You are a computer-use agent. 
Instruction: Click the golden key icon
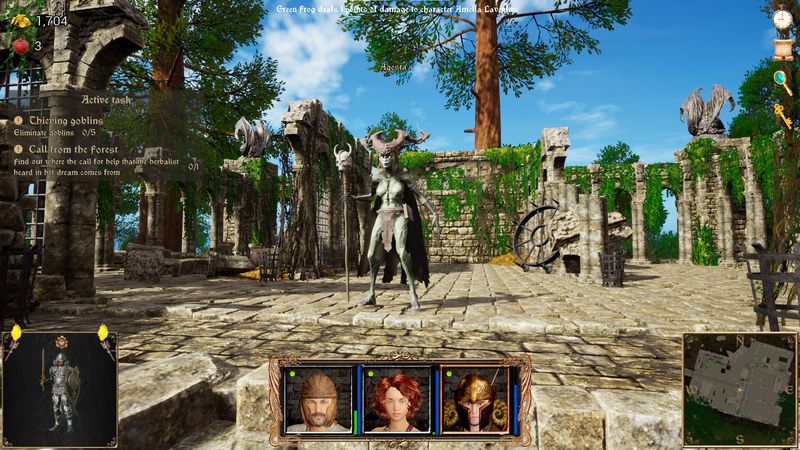coord(782,112)
